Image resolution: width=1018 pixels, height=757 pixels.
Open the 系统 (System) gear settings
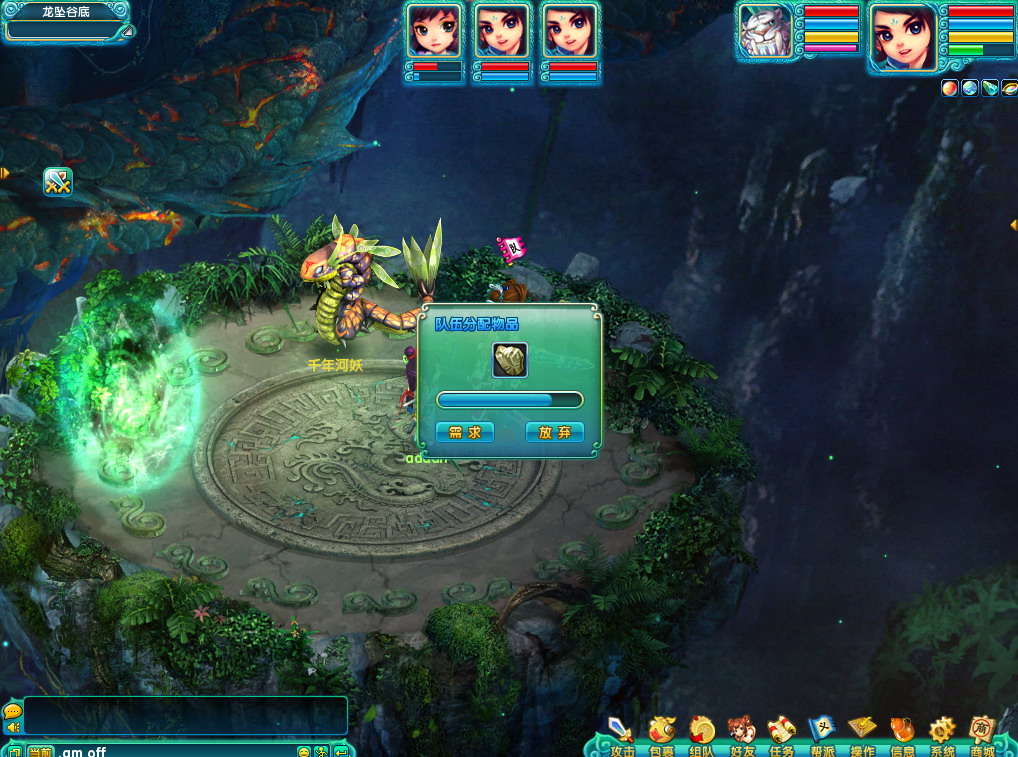point(942,733)
